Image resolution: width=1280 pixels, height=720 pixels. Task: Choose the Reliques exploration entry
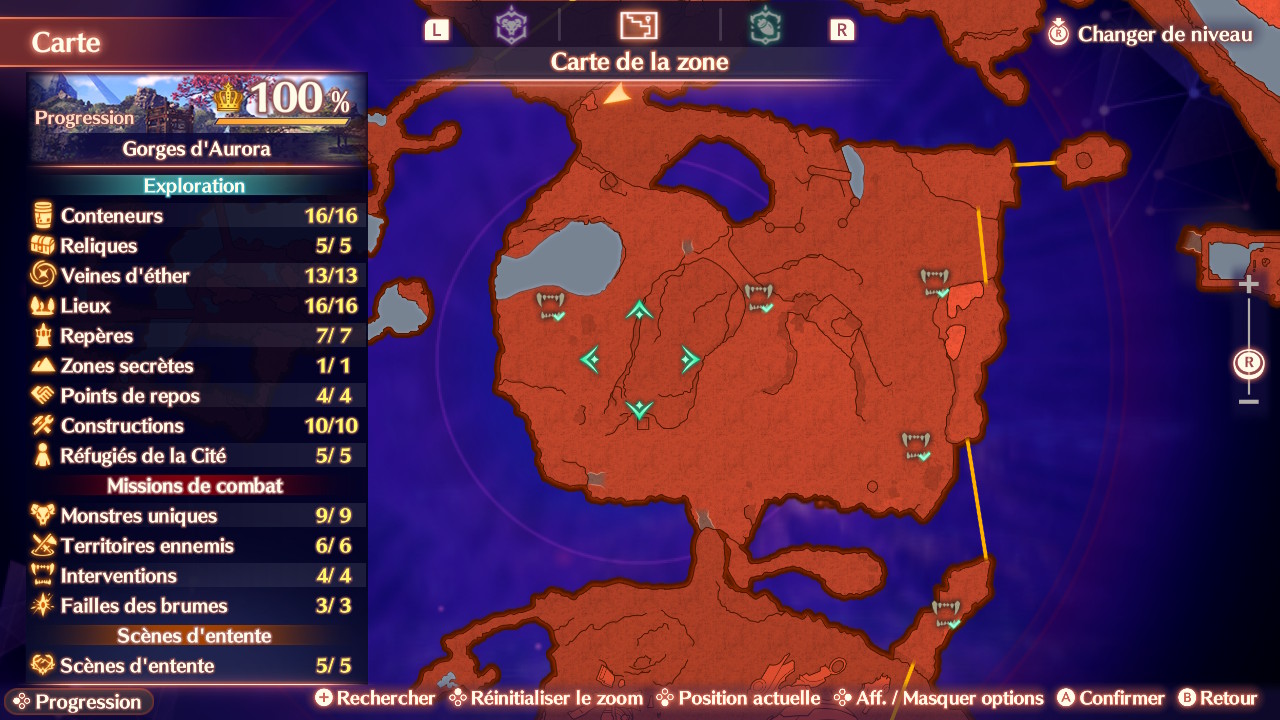197,246
